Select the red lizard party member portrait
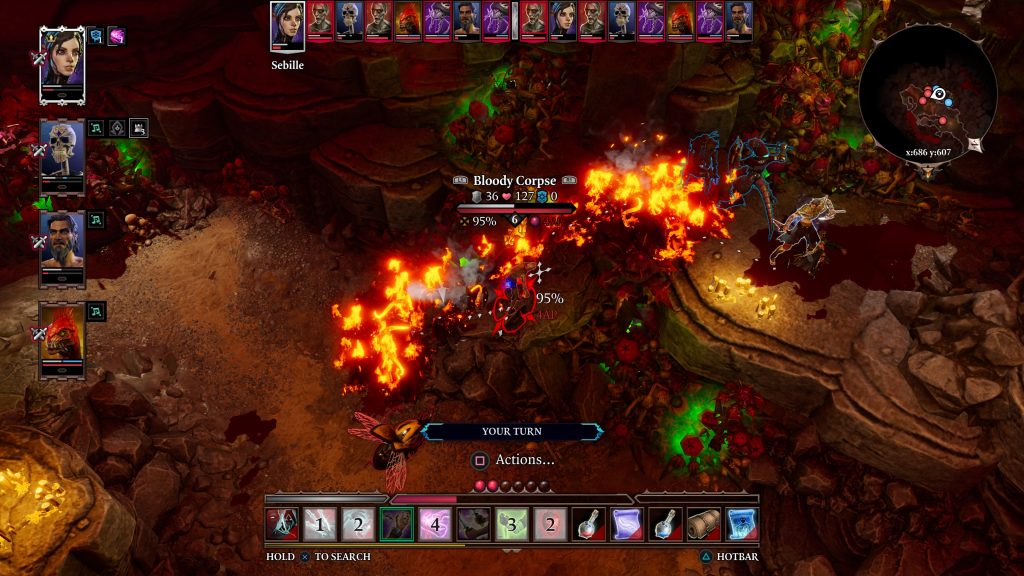 pyautogui.click(x=62, y=338)
